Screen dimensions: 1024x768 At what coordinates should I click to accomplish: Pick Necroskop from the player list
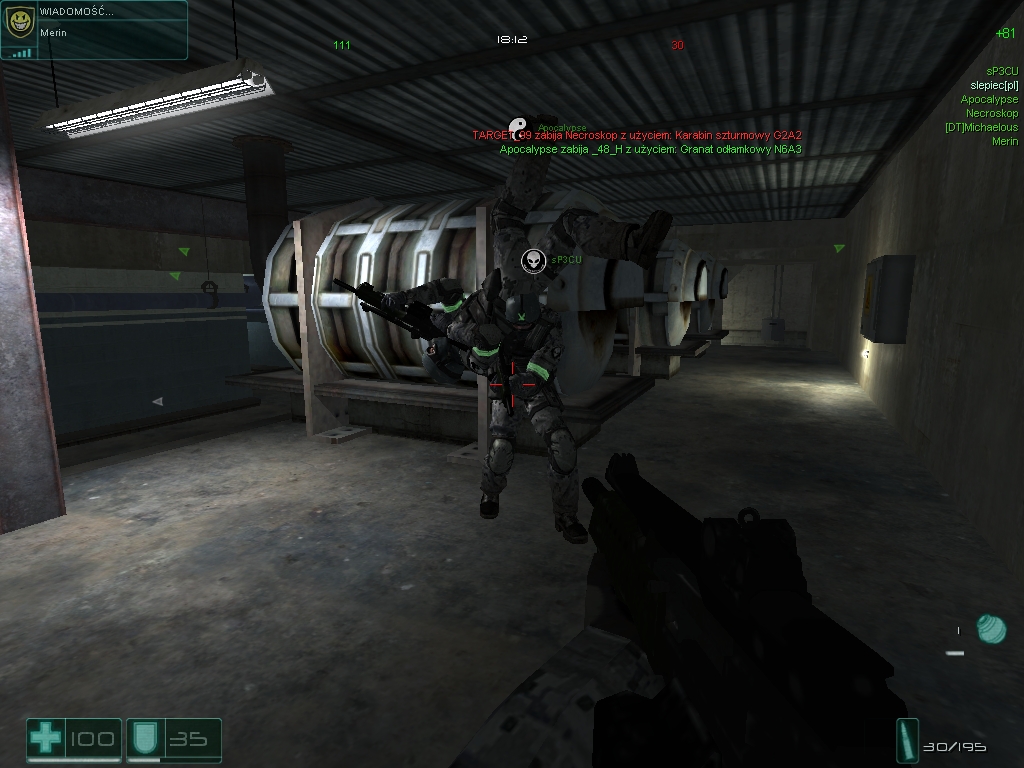point(991,113)
